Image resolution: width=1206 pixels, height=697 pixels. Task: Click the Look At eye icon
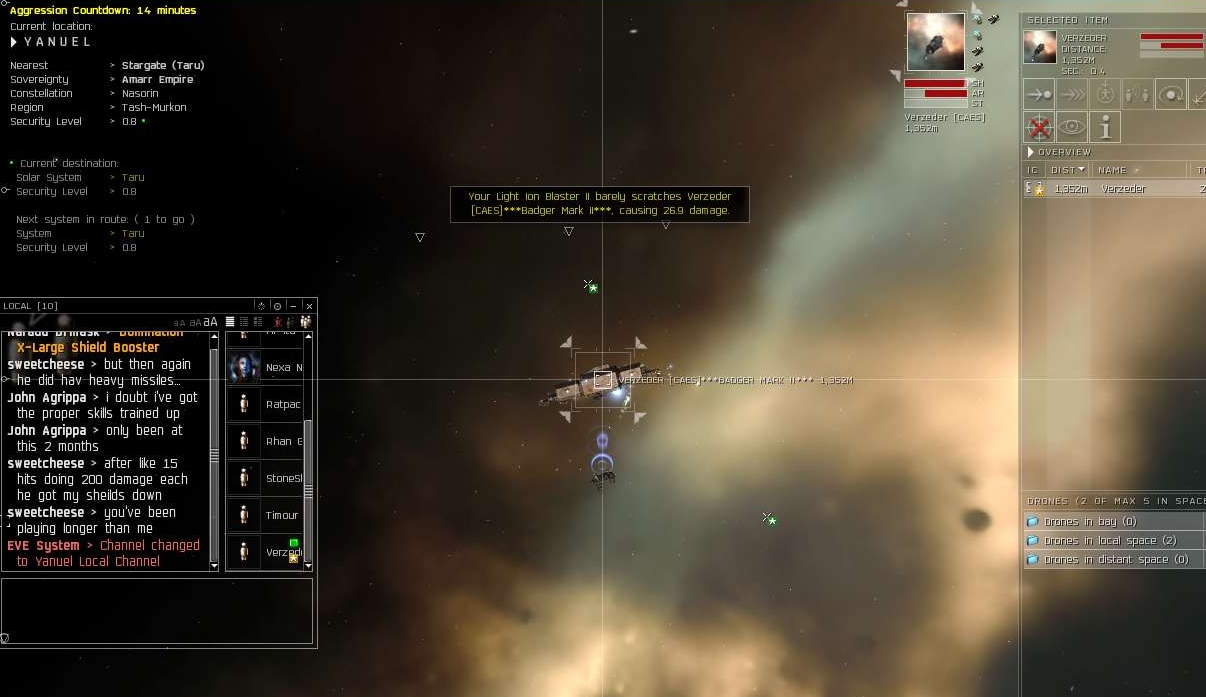point(1072,127)
